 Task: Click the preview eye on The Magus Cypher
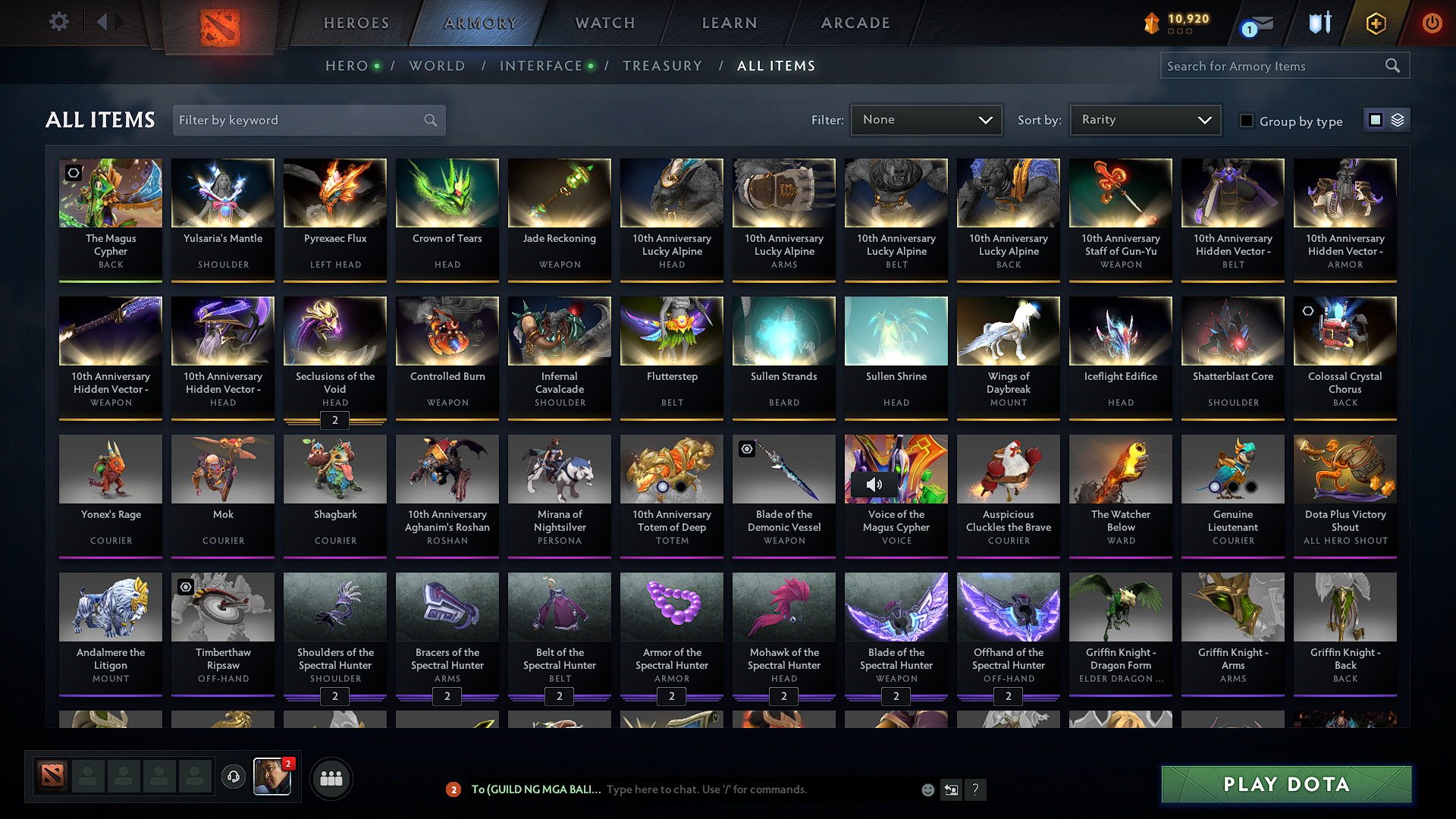[x=73, y=173]
